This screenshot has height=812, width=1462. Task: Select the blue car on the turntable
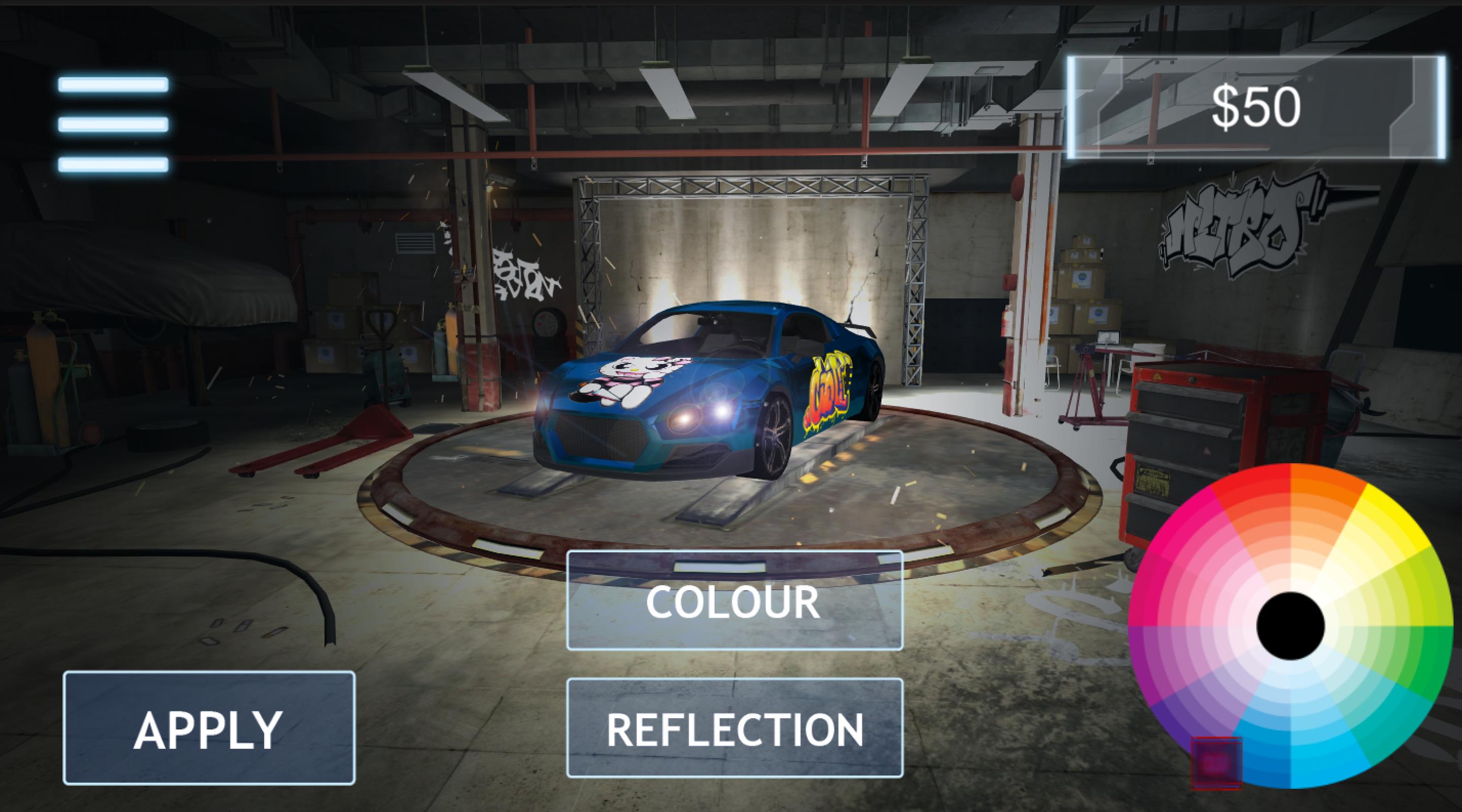[710, 397]
